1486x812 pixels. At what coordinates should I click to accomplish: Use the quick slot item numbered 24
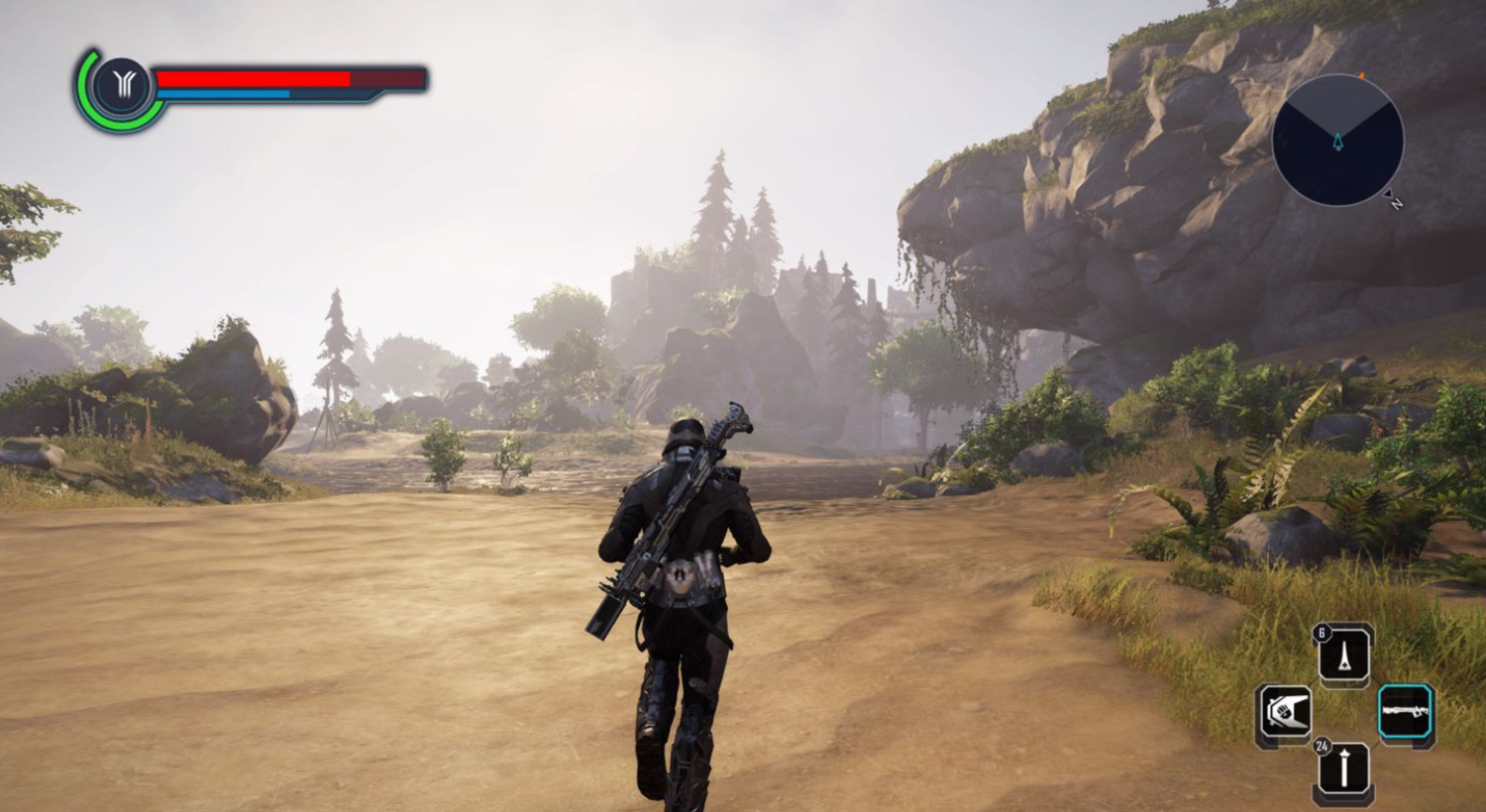click(1344, 769)
